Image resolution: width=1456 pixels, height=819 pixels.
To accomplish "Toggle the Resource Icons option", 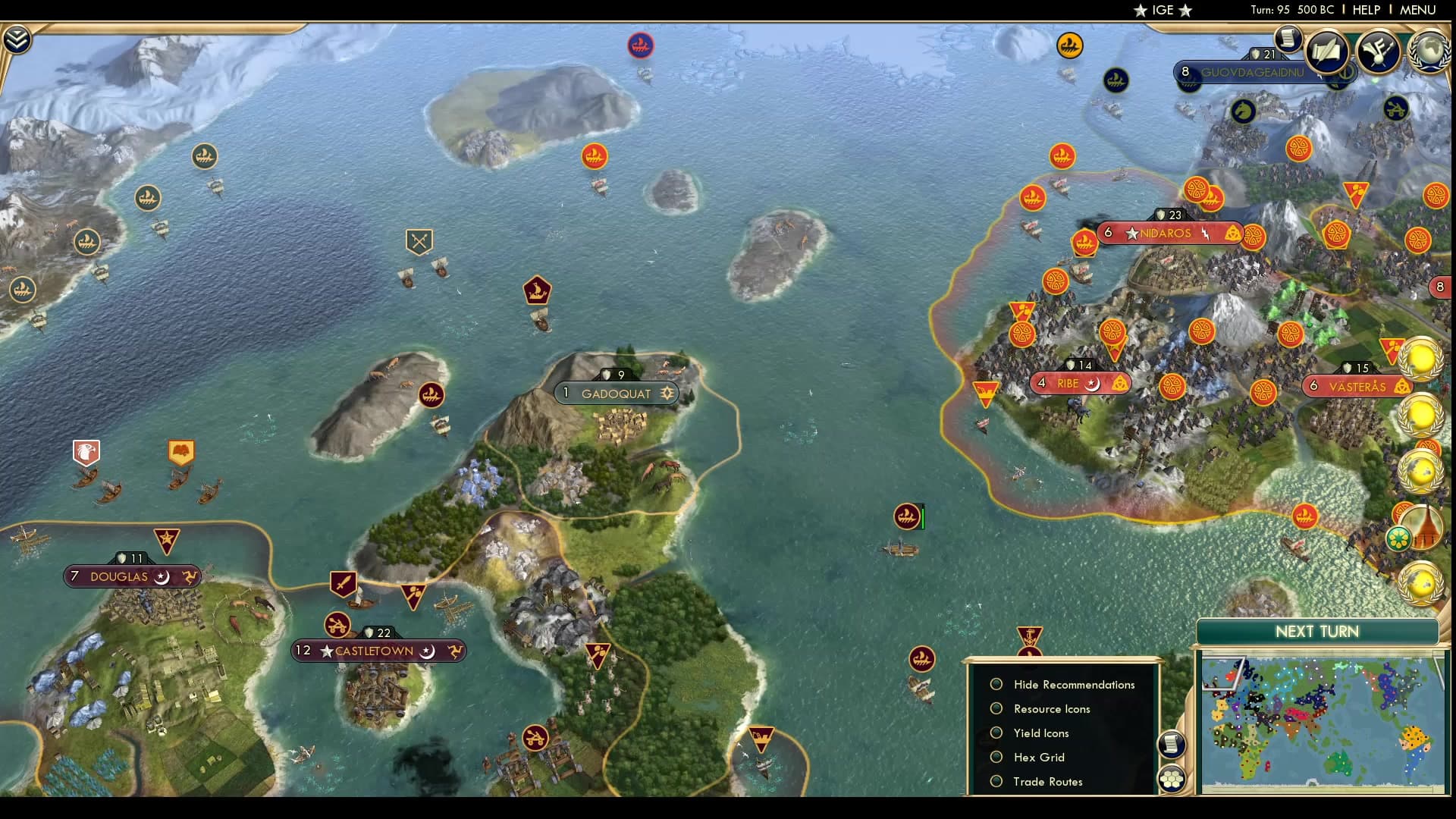I will 996,708.
